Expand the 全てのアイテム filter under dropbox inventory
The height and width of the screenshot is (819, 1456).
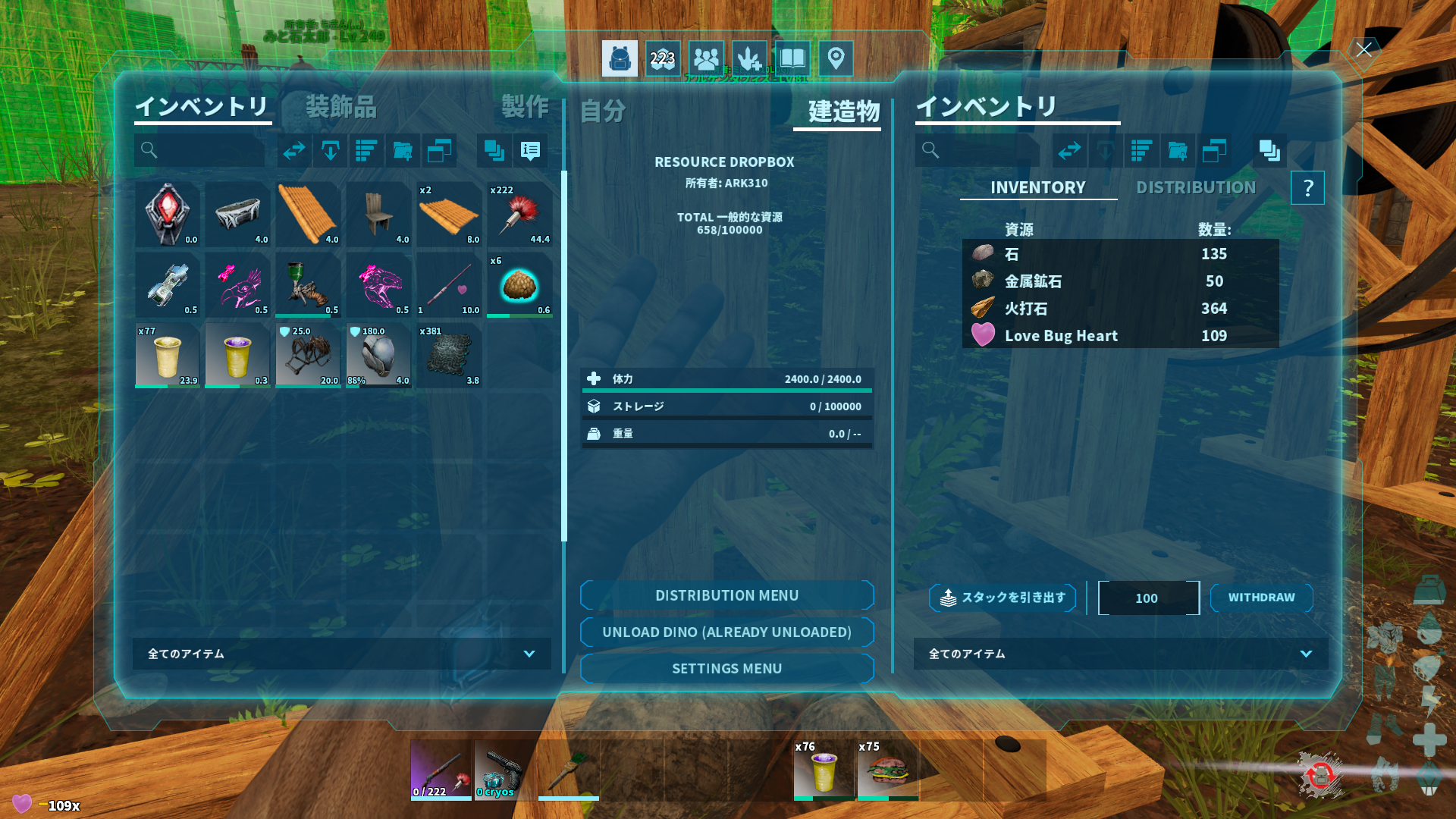point(1120,654)
